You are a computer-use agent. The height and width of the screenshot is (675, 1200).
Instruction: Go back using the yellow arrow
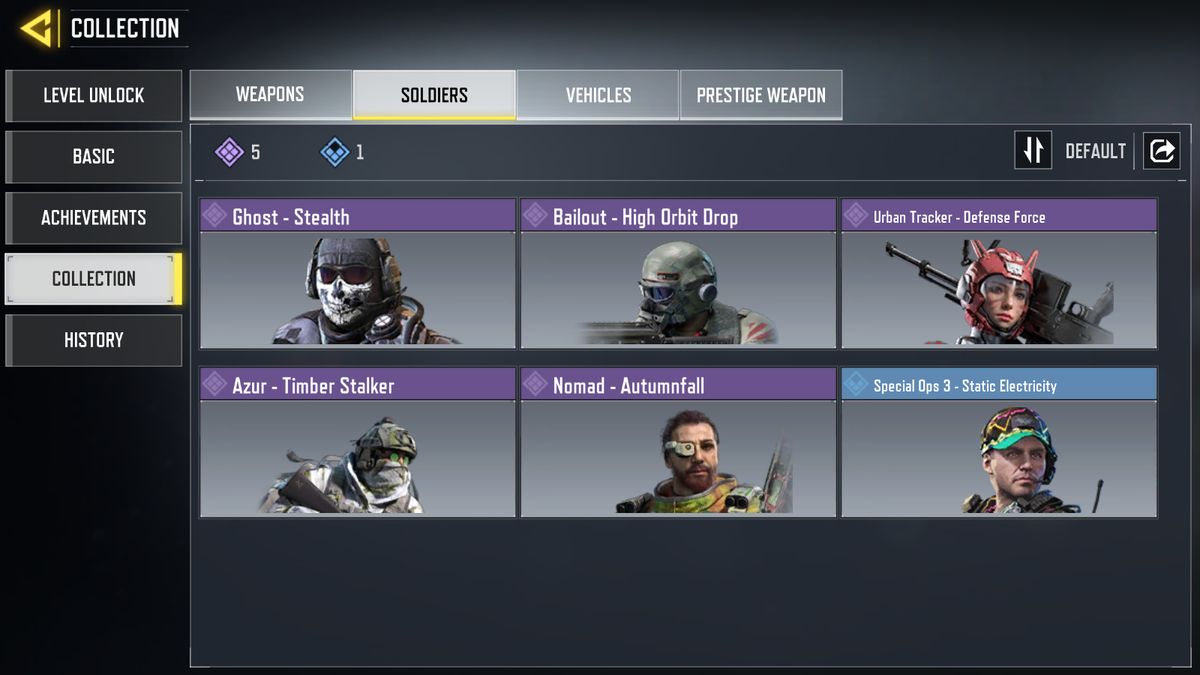click(36, 29)
